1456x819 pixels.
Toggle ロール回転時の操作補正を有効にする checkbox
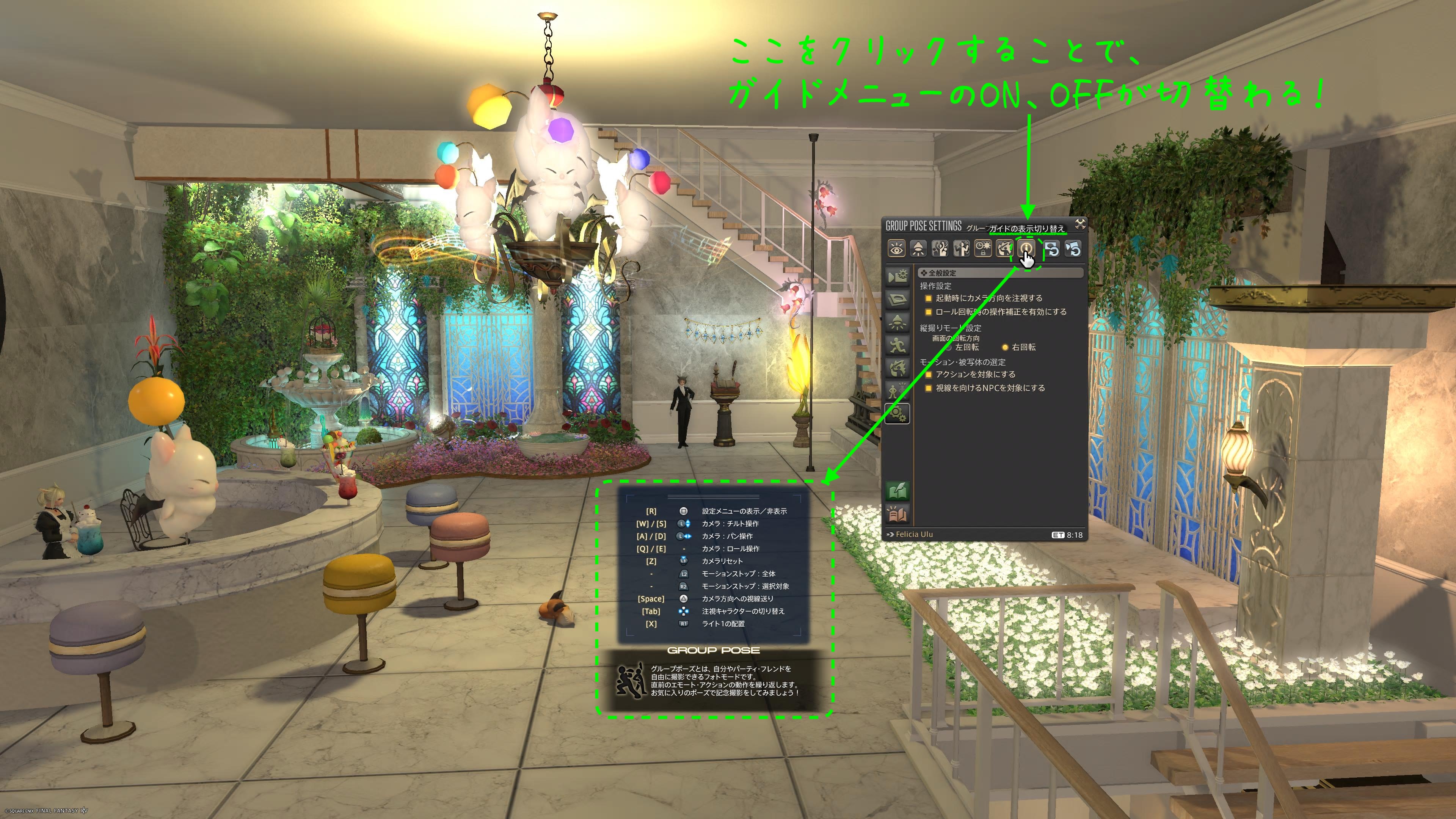point(928,312)
